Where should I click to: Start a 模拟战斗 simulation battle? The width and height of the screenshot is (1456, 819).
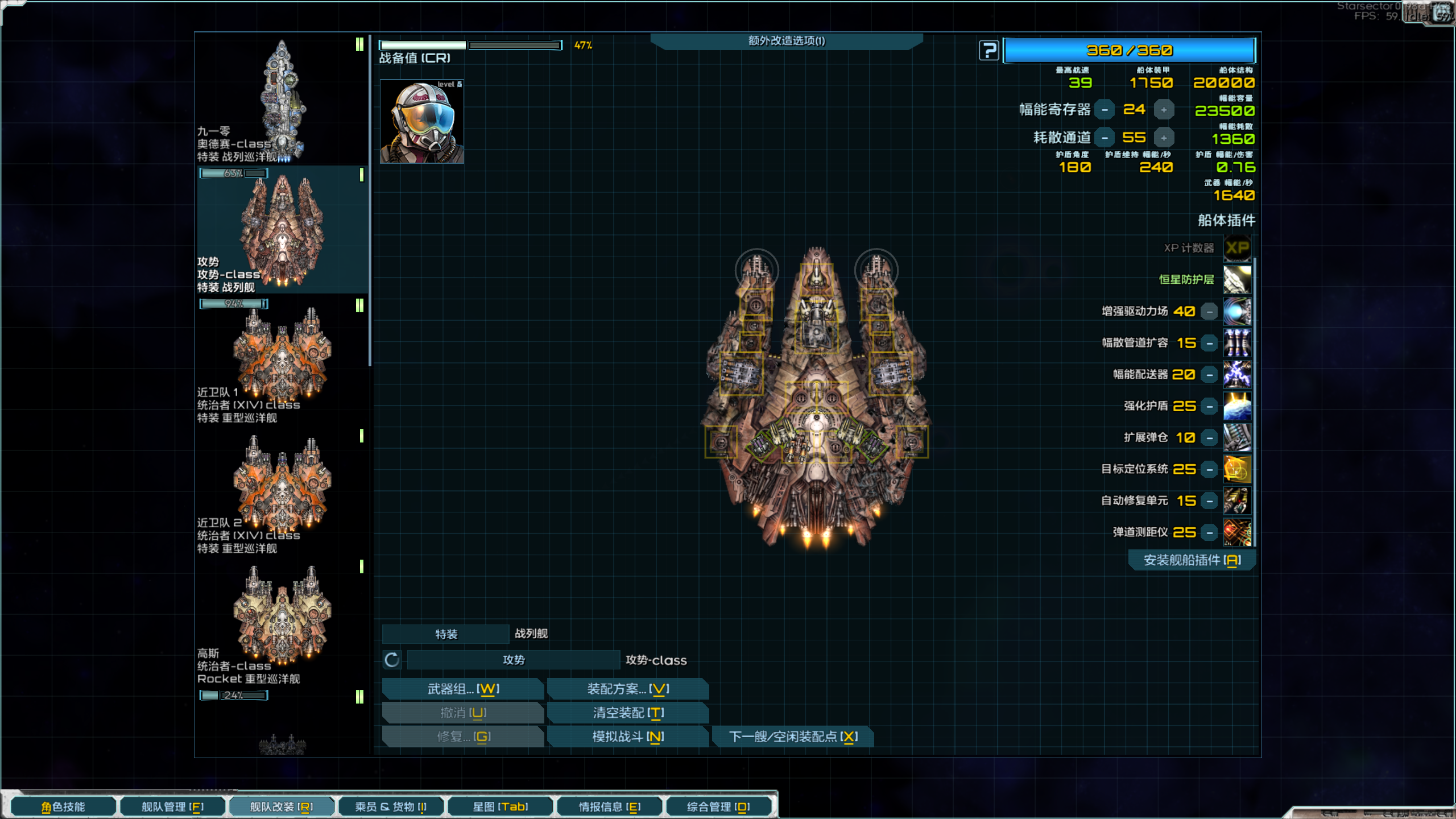tap(628, 737)
